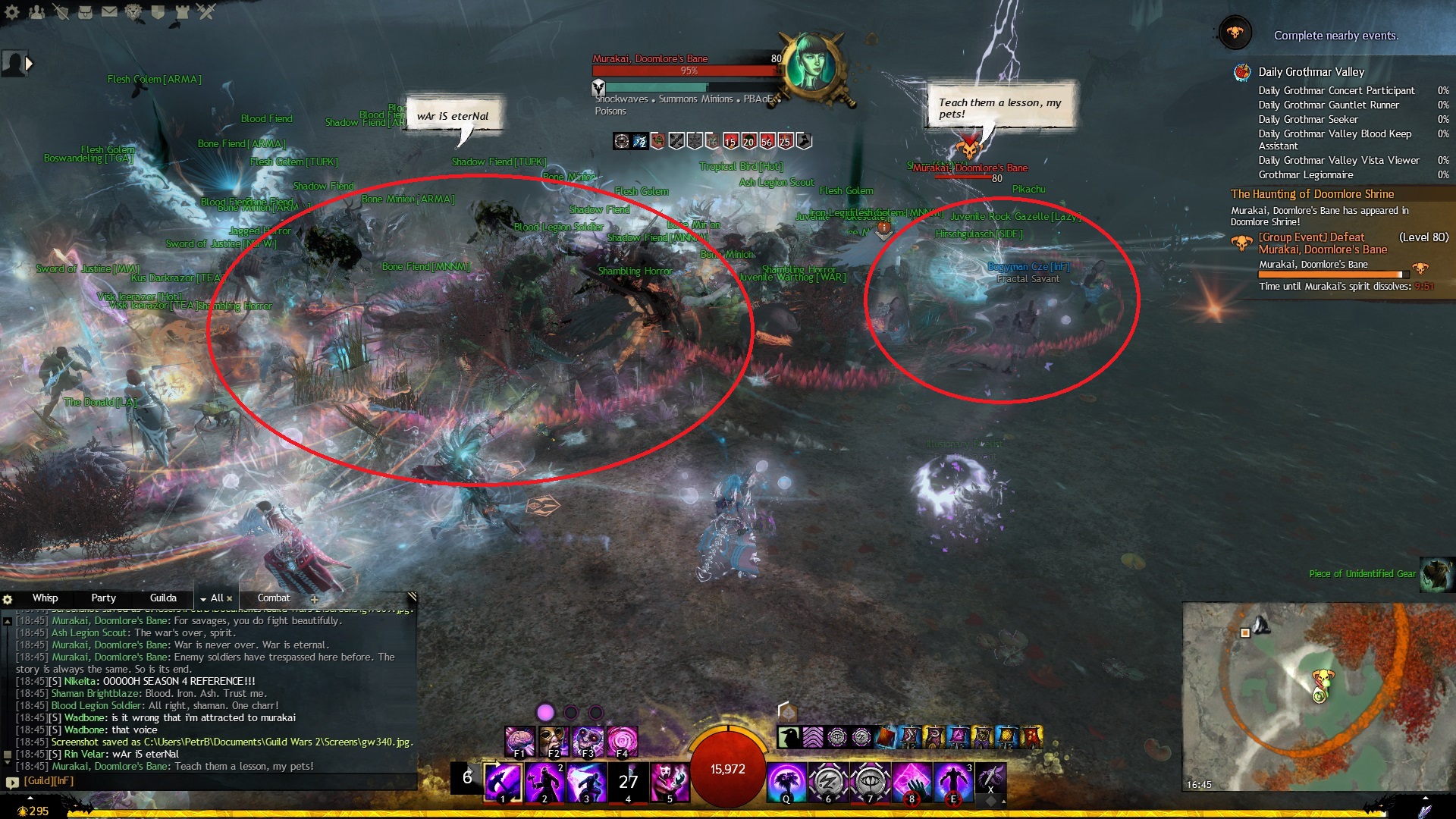The image size is (1456, 819).
Task: Click the chat input field showing [Guild][InF]
Action: tap(212, 781)
